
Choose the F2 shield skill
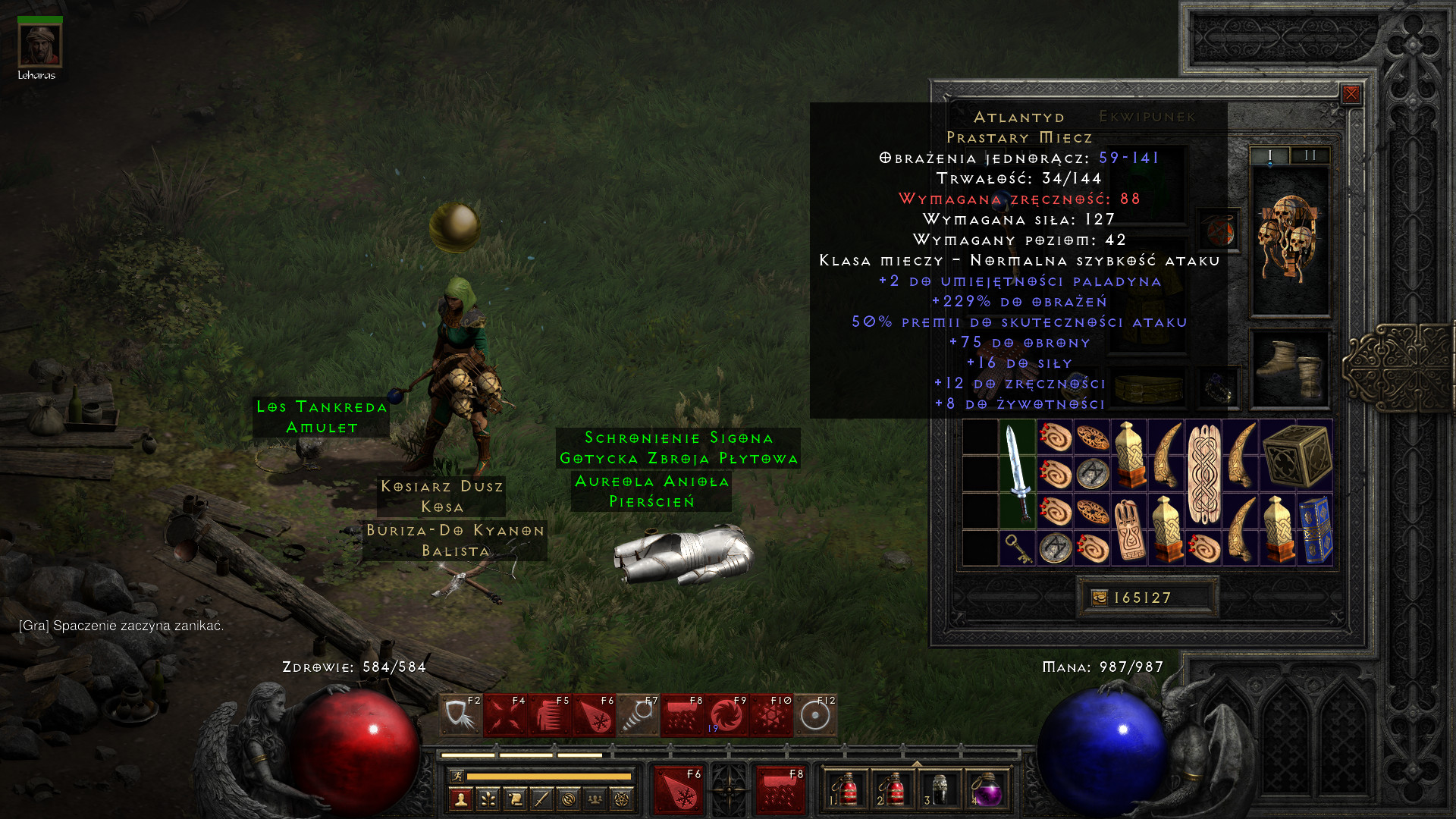coord(460,715)
